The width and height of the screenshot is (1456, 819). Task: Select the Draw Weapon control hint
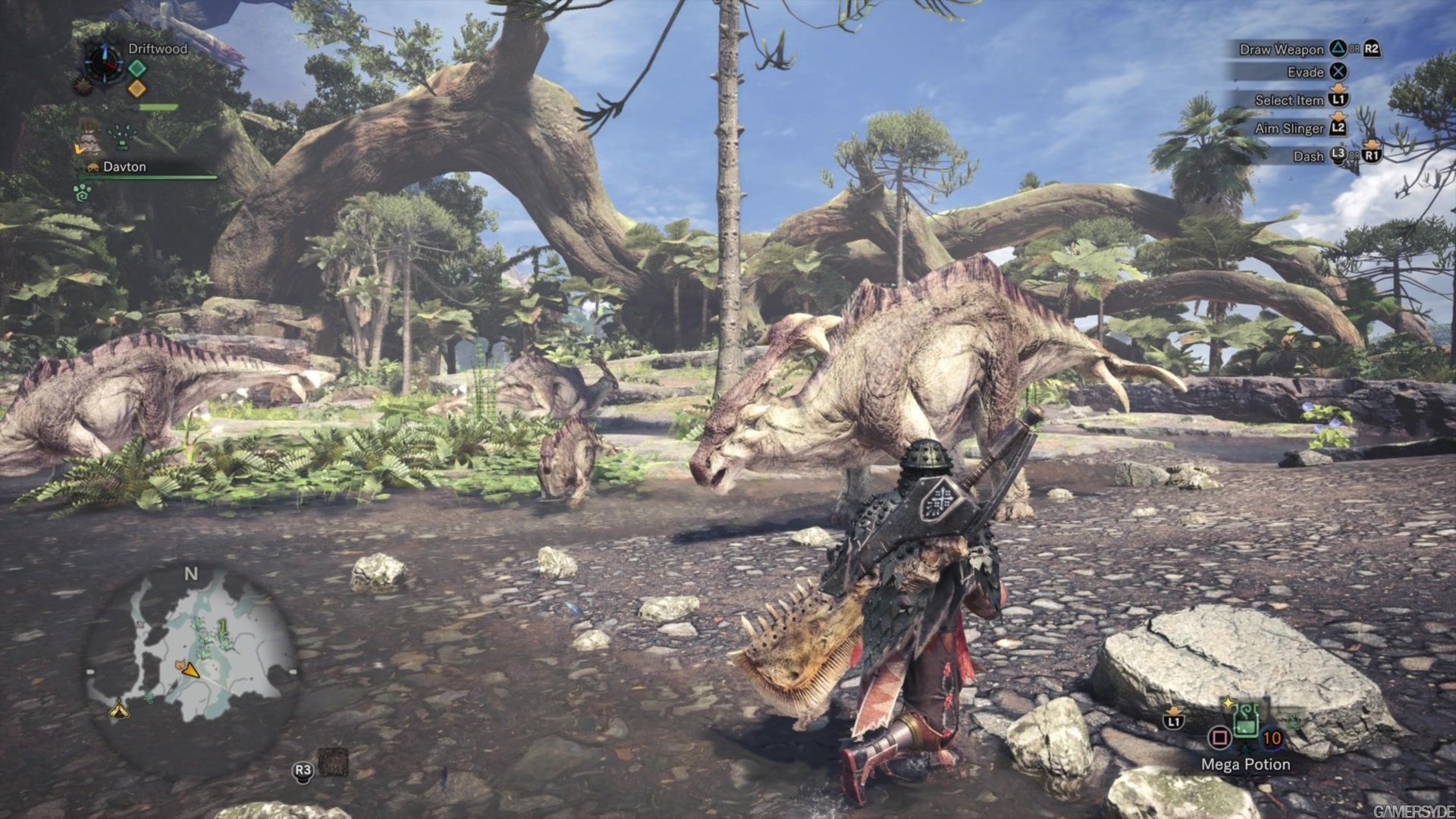(x=1282, y=50)
